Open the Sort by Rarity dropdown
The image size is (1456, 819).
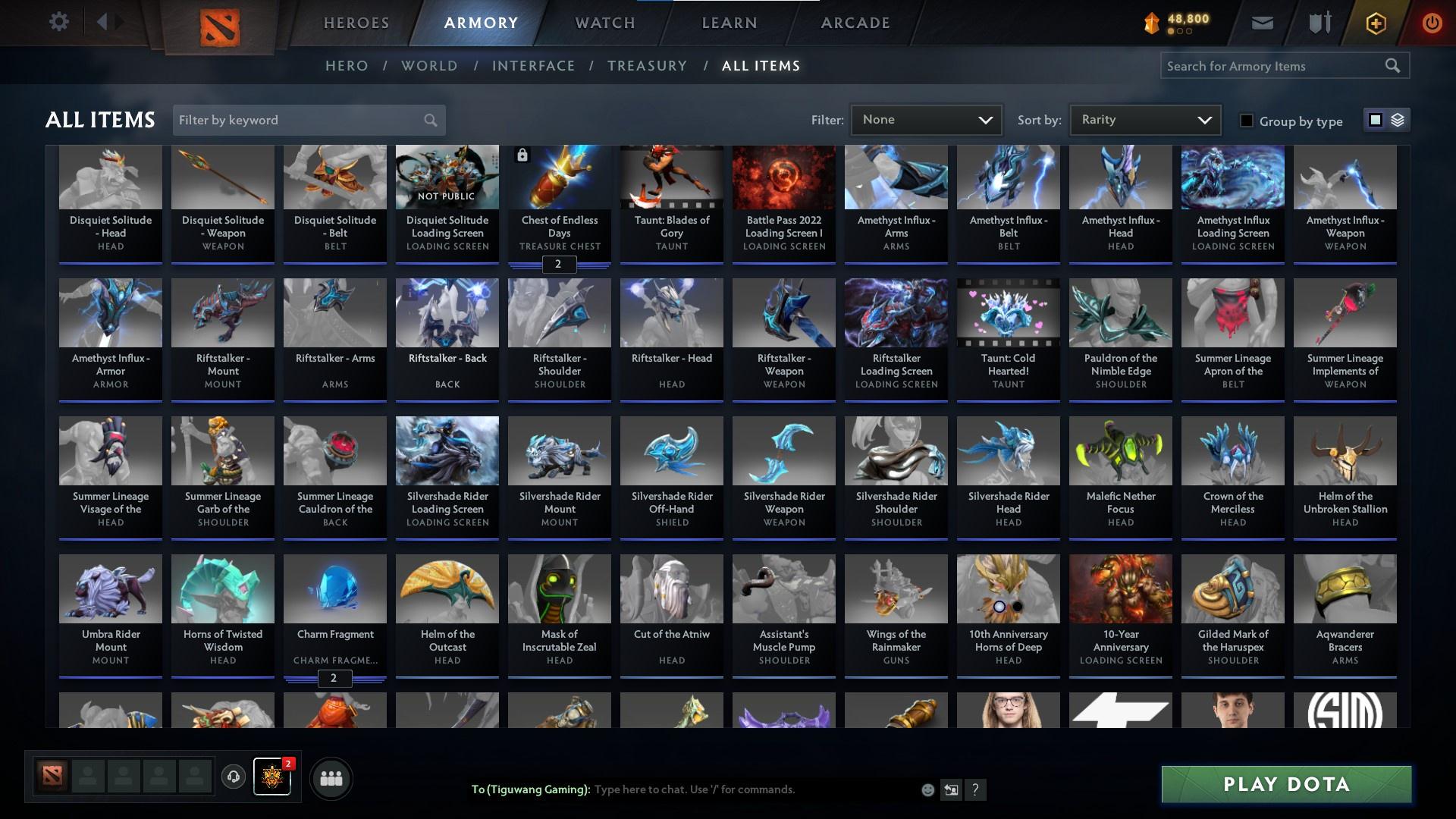pyautogui.click(x=1144, y=119)
